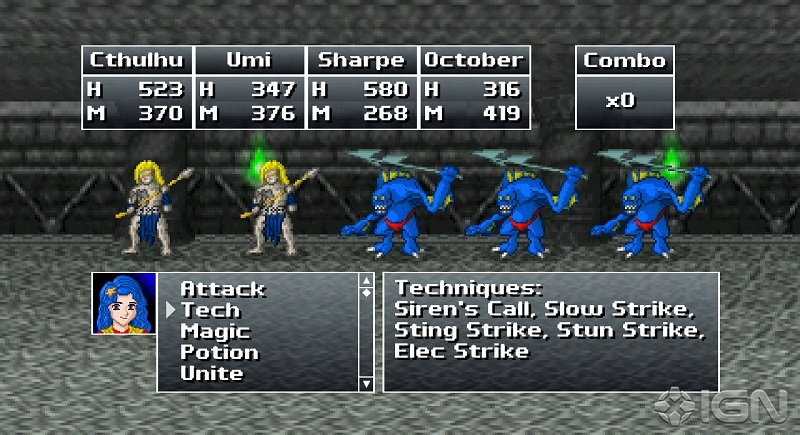The width and height of the screenshot is (800, 435).
Task: Select Potion from the battle menu
Action: tap(219, 352)
